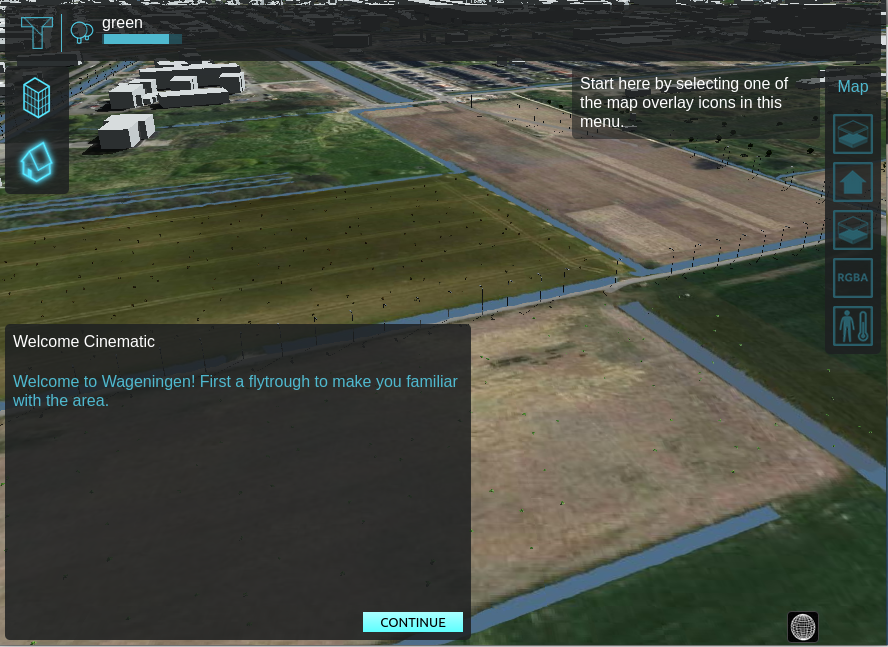Show the RGBA map overlay
Viewport: 888px width, 647px height.
[x=853, y=278]
